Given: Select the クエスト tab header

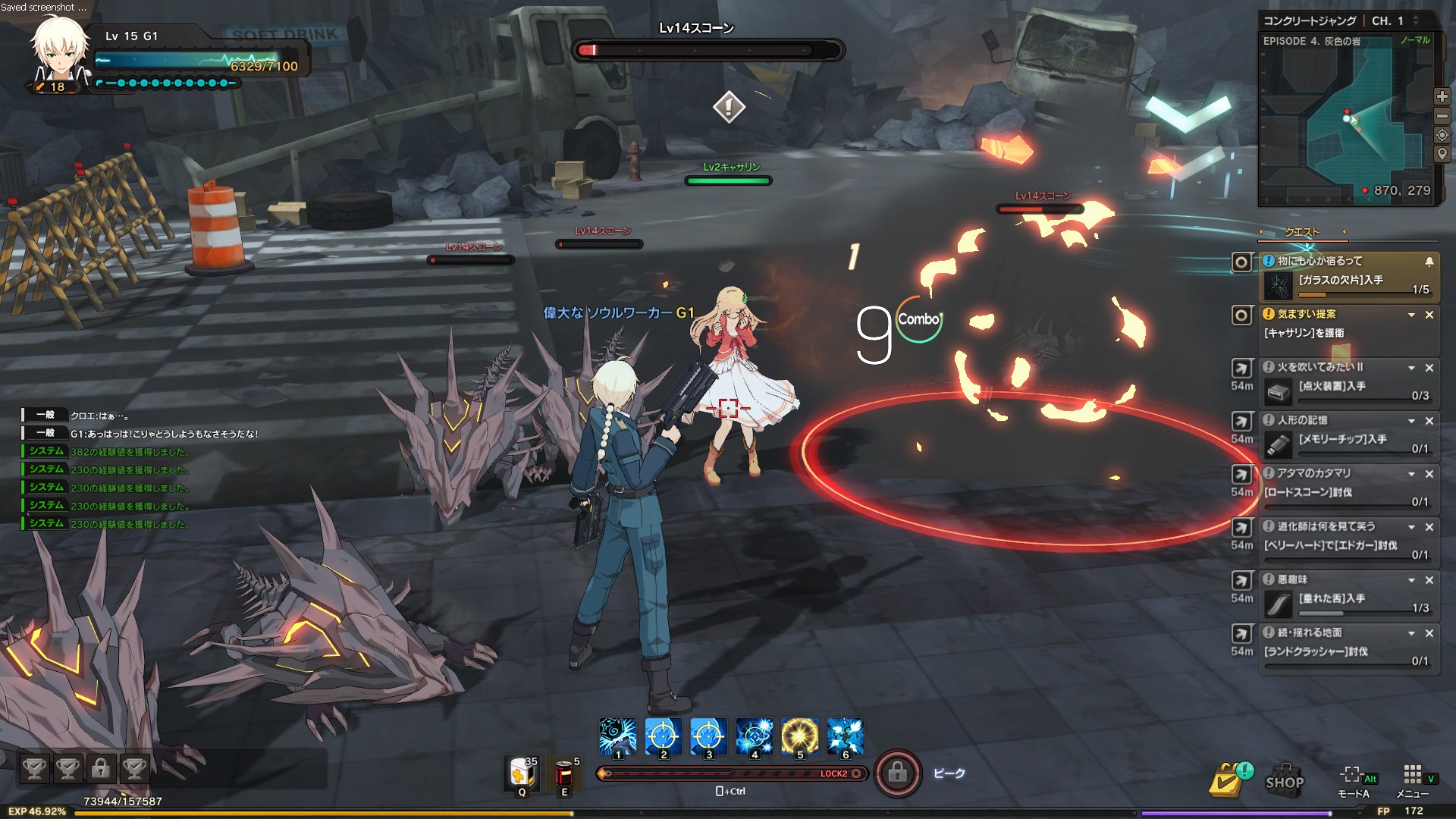Looking at the screenshot, I should (x=1301, y=232).
